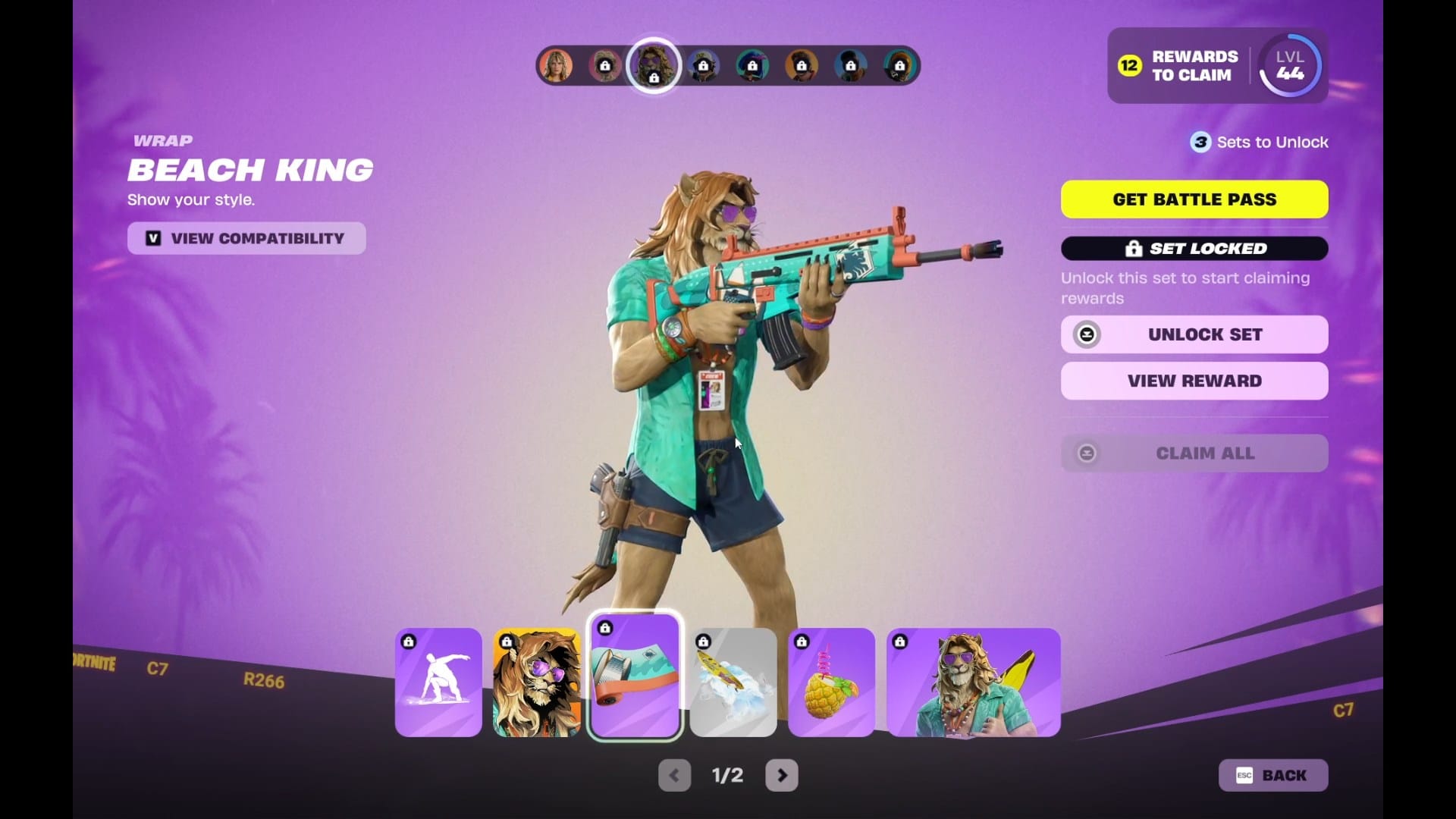
Task: Select the lion portrait loading screen reward
Action: click(537, 682)
